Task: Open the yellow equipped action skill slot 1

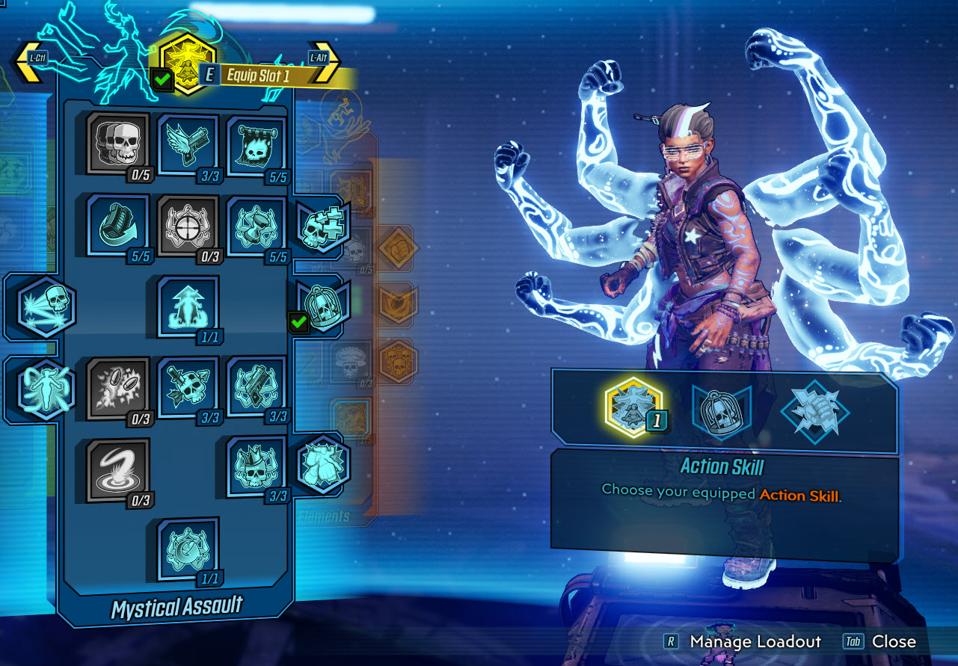Action: (634, 407)
